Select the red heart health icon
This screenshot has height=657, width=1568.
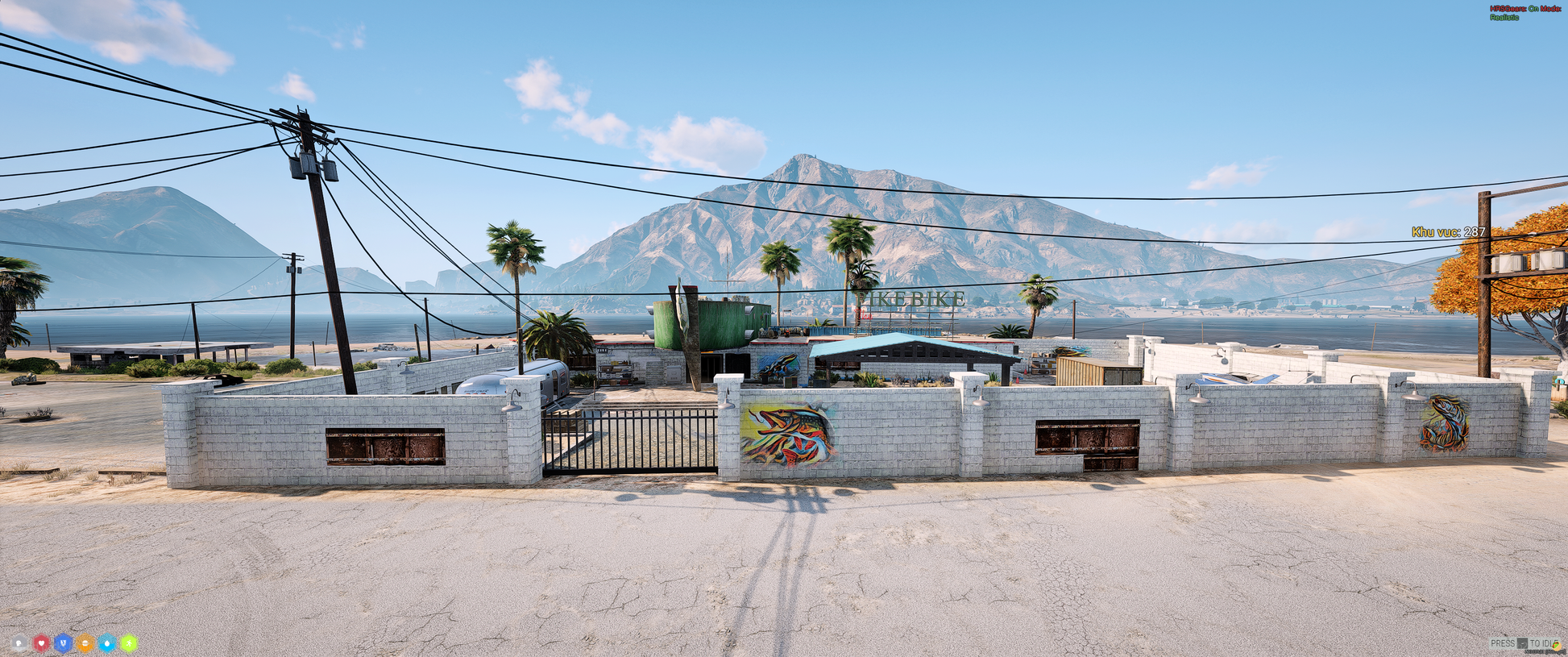coord(41,643)
